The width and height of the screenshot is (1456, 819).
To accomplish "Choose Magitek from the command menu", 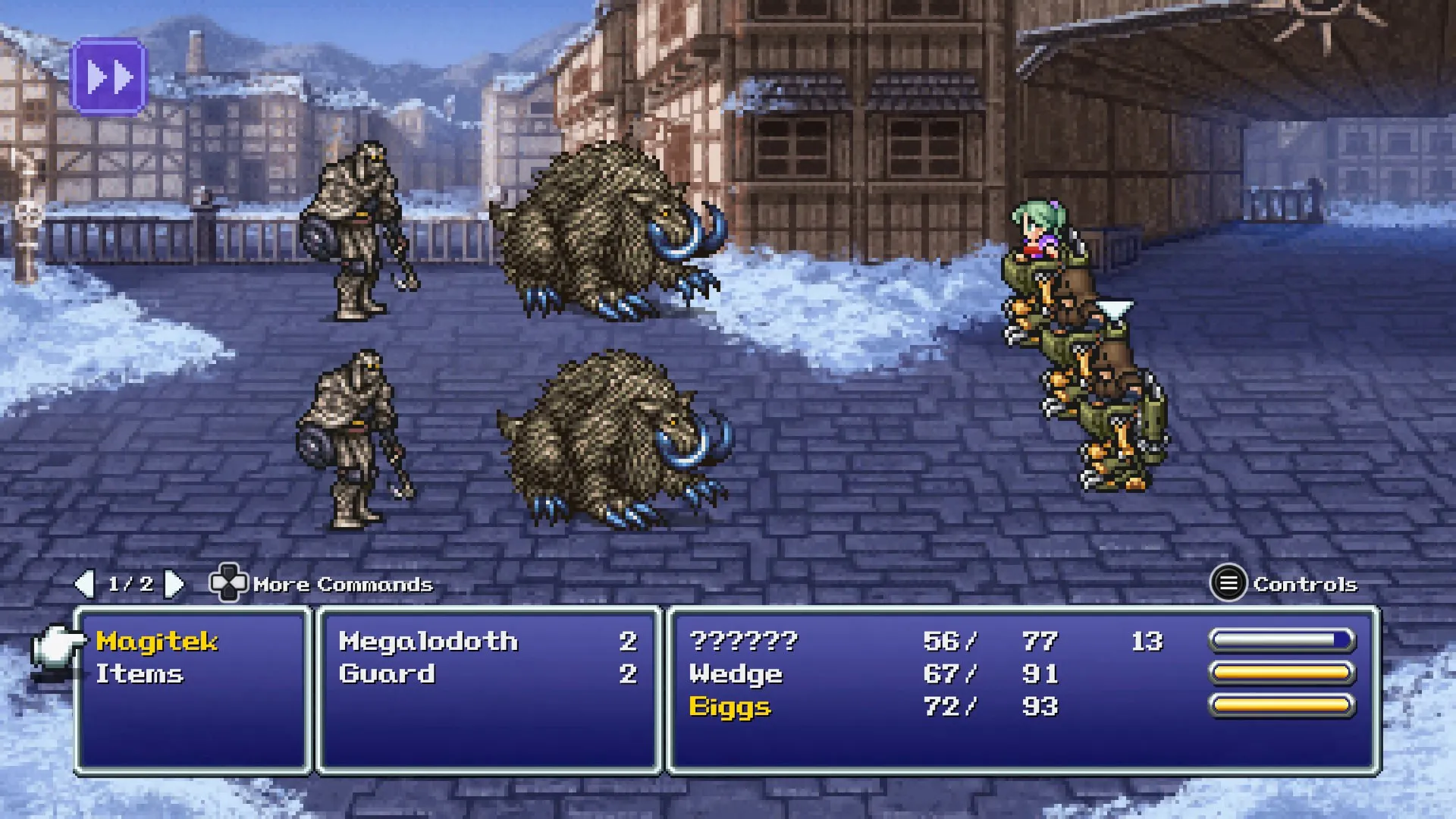I will (157, 639).
